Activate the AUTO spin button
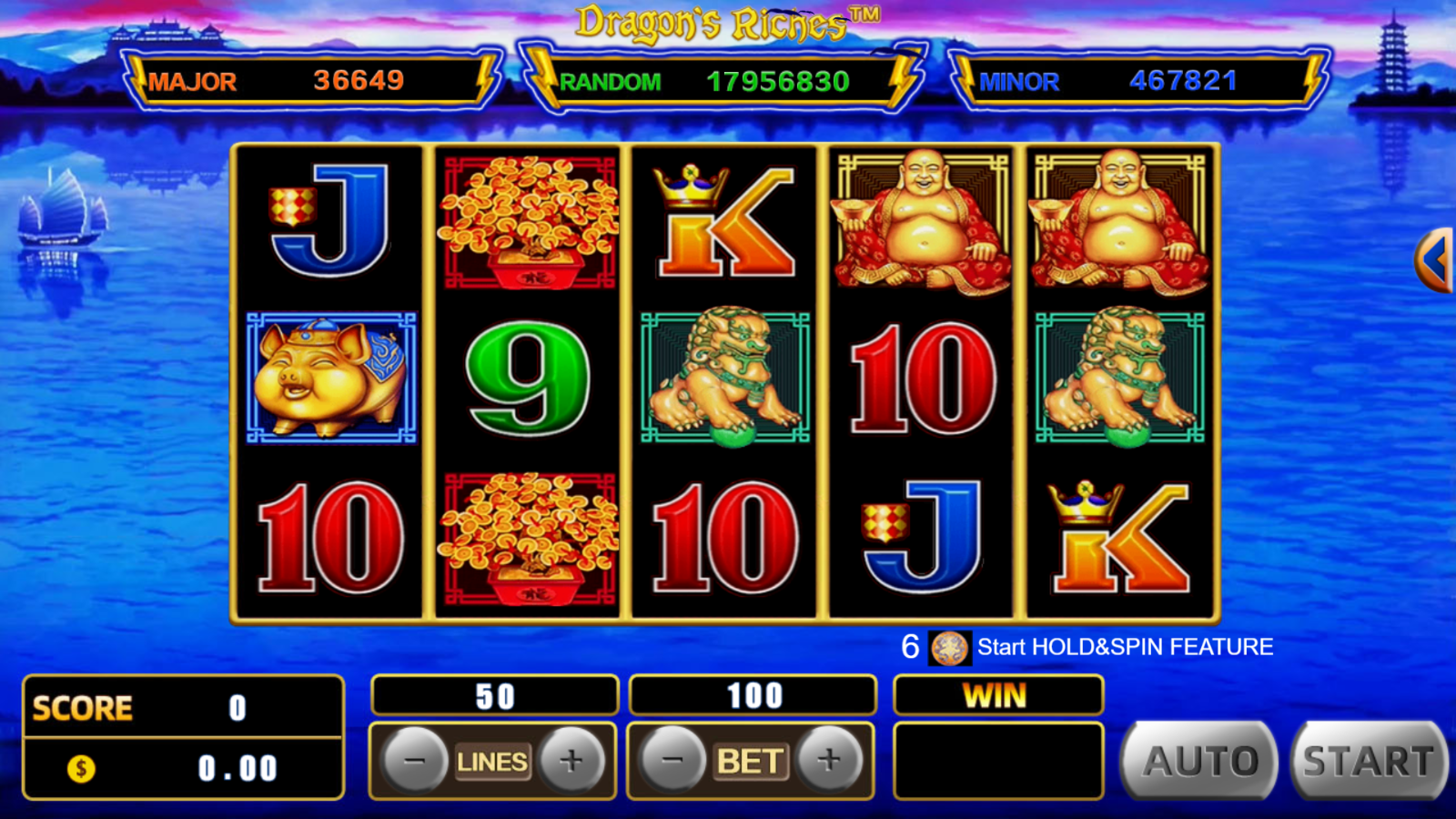Image resolution: width=1456 pixels, height=819 pixels. pyautogui.click(x=1200, y=761)
